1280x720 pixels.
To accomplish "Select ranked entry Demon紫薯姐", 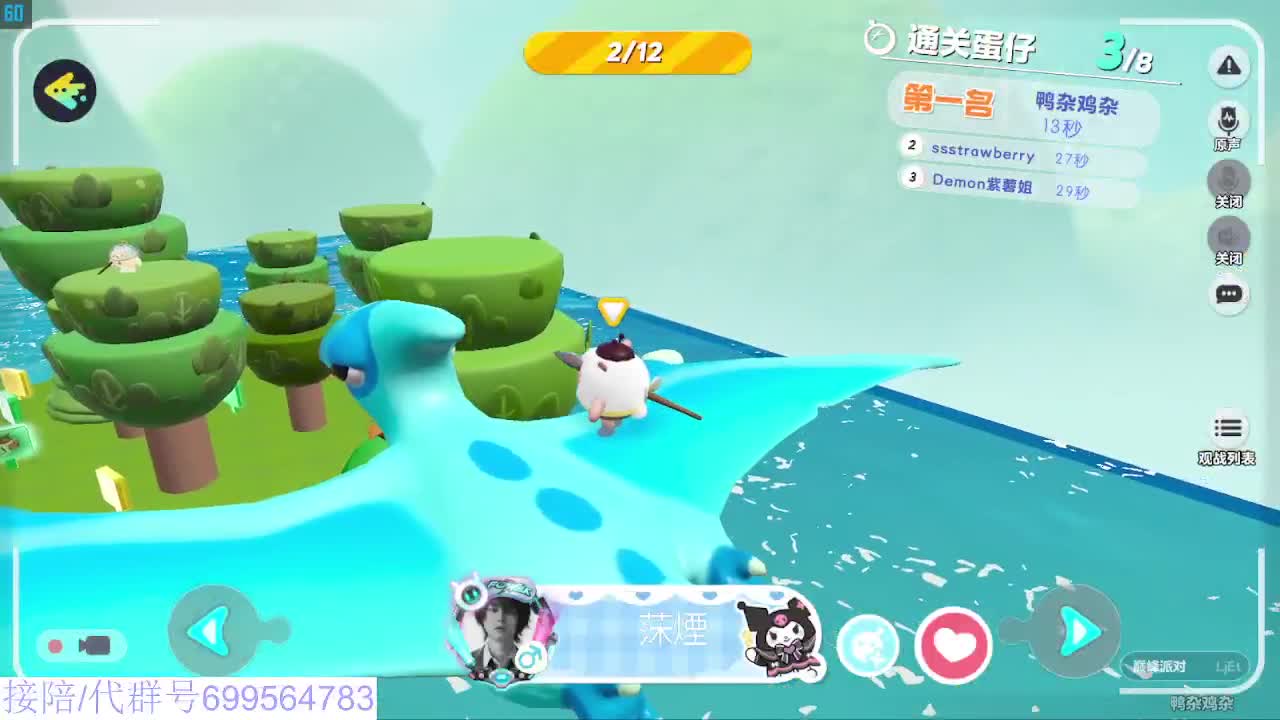I will point(985,184).
